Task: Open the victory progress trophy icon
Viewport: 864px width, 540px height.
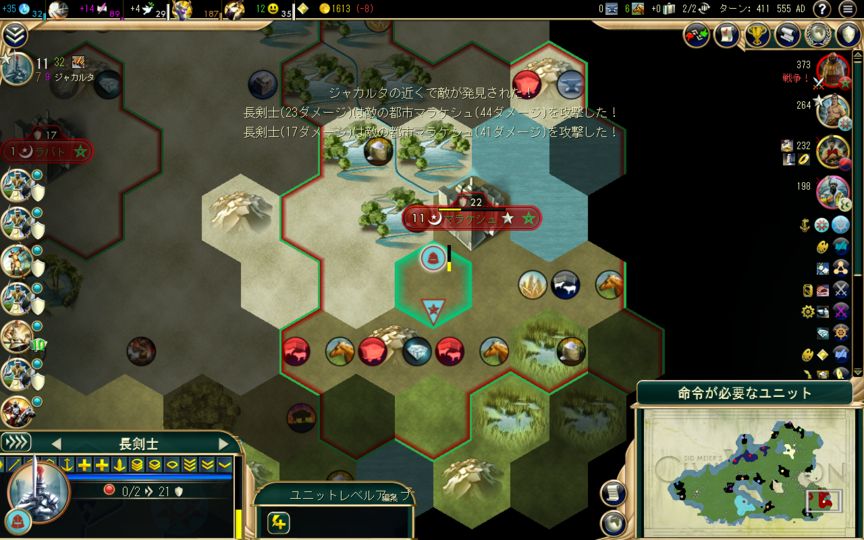Action: click(x=758, y=35)
